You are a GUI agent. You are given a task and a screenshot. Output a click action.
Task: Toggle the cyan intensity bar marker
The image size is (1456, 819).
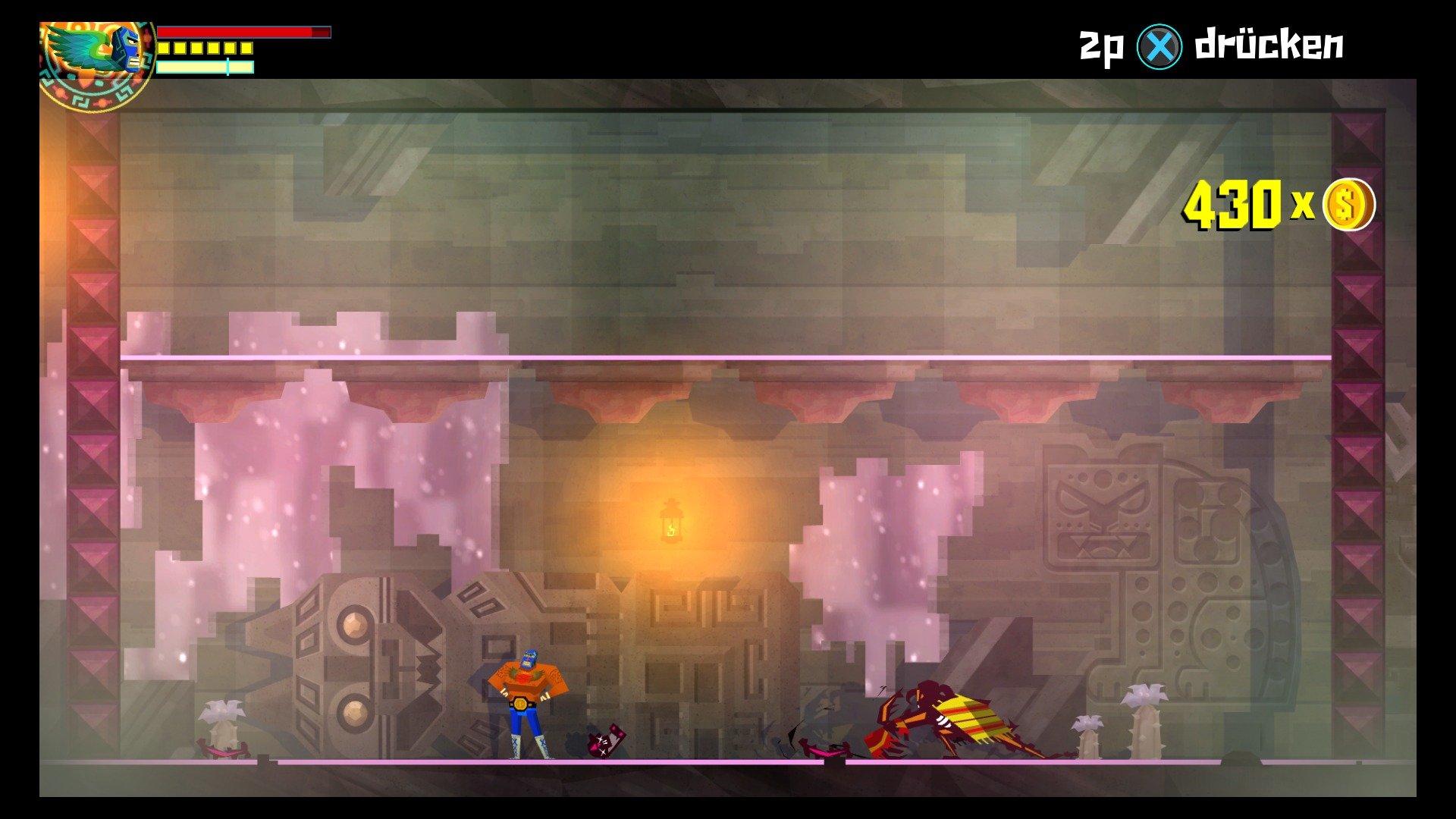(227, 67)
